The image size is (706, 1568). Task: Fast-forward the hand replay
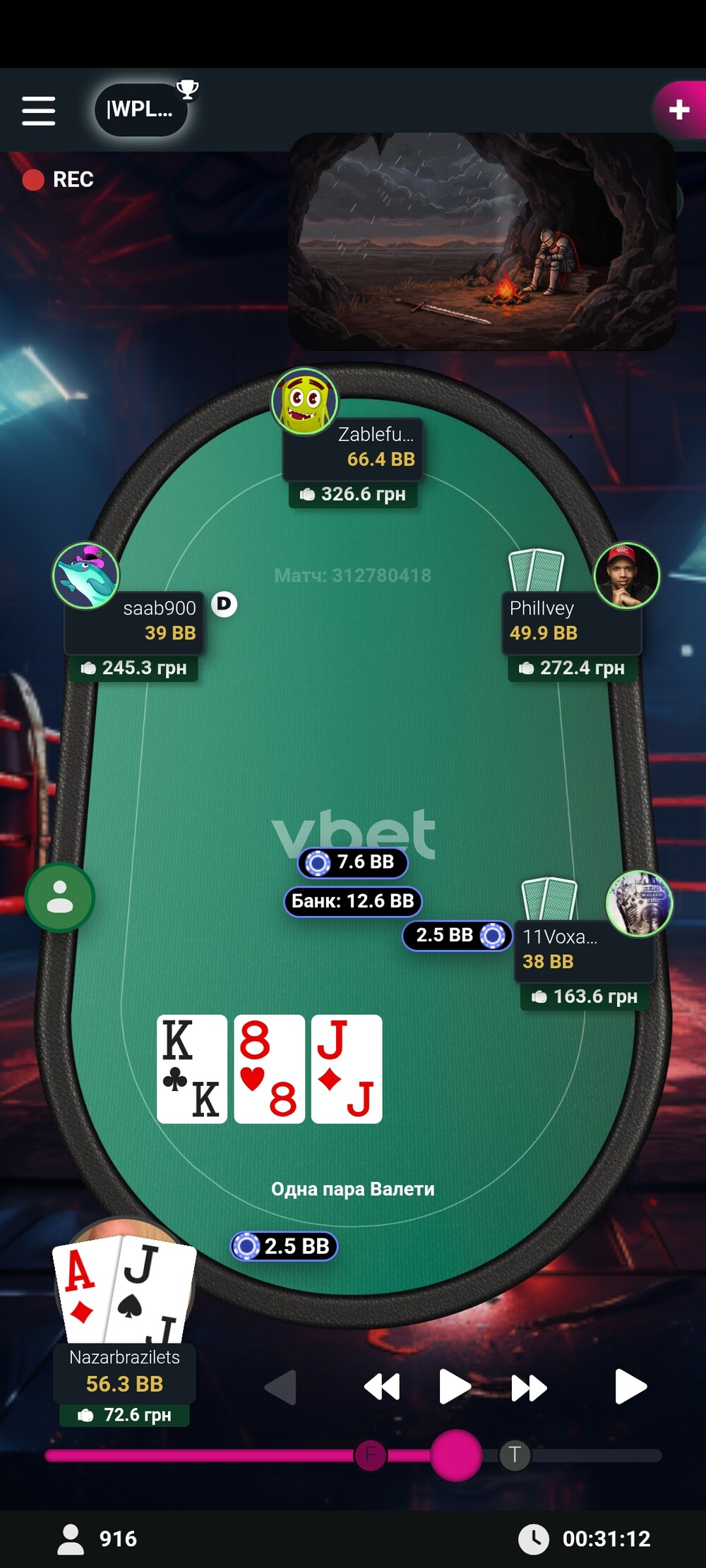[529, 1387]
